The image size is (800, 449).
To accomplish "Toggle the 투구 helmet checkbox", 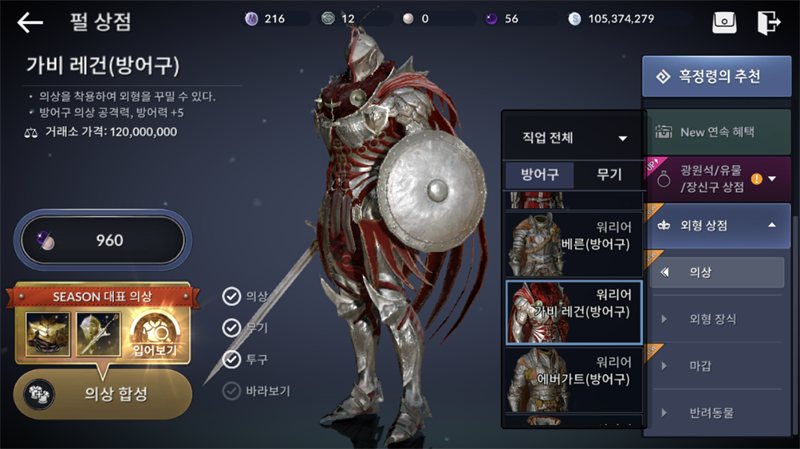I will tap(232, 359).
